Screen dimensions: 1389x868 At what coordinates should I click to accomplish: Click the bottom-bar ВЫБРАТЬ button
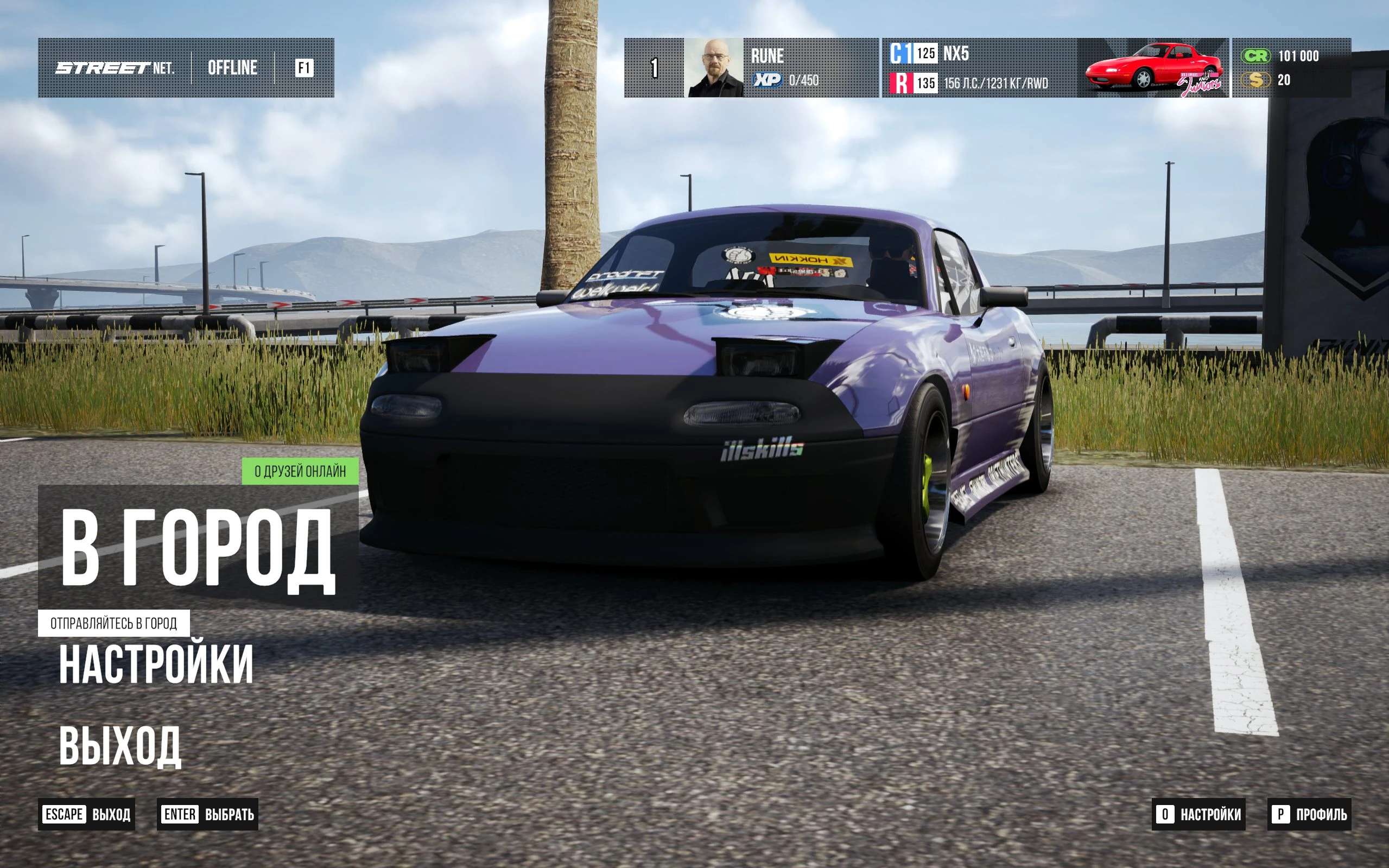pyautogui.click(x=207, y=814)
